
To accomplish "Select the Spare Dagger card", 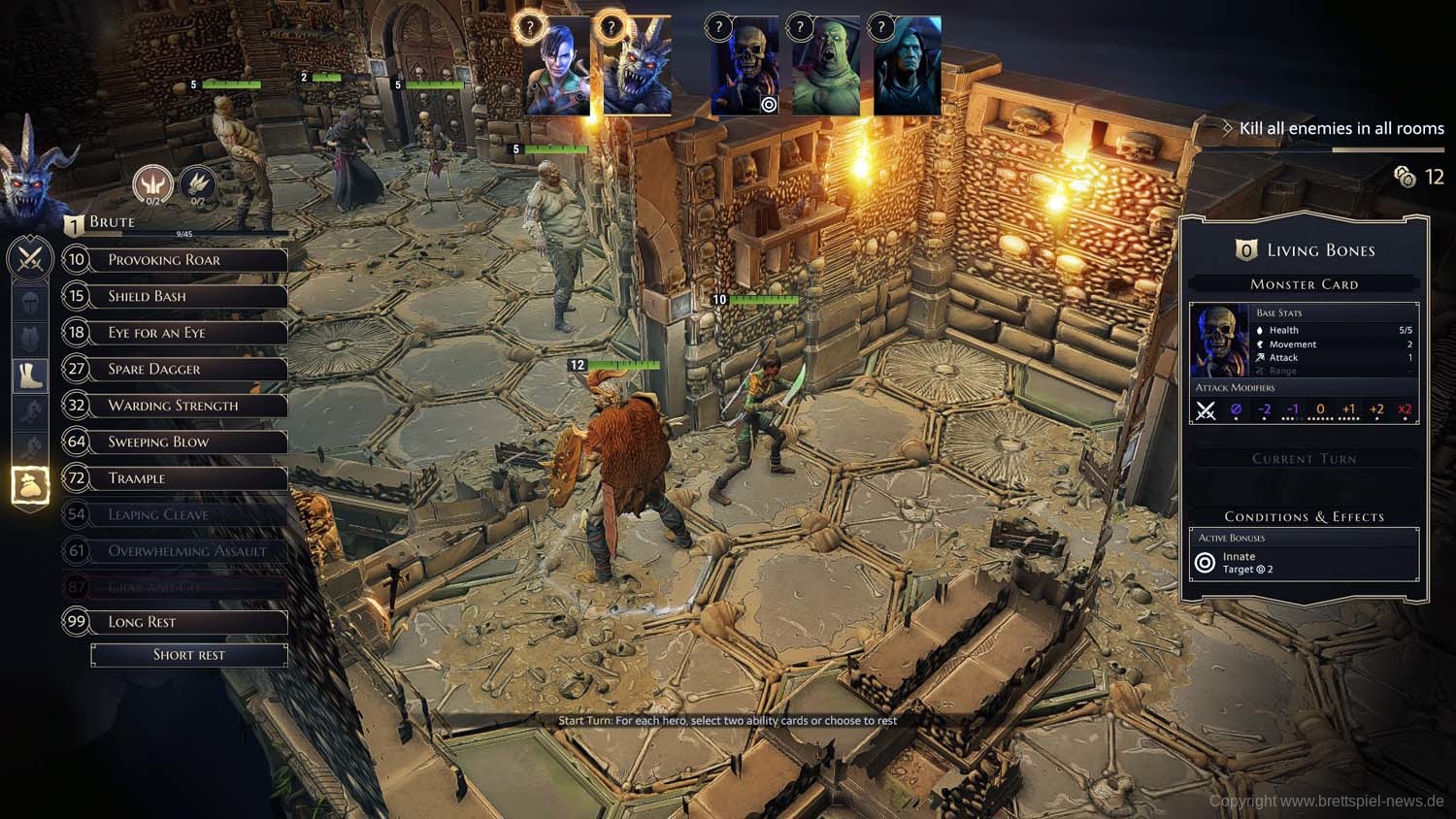I will coord(175,369).
